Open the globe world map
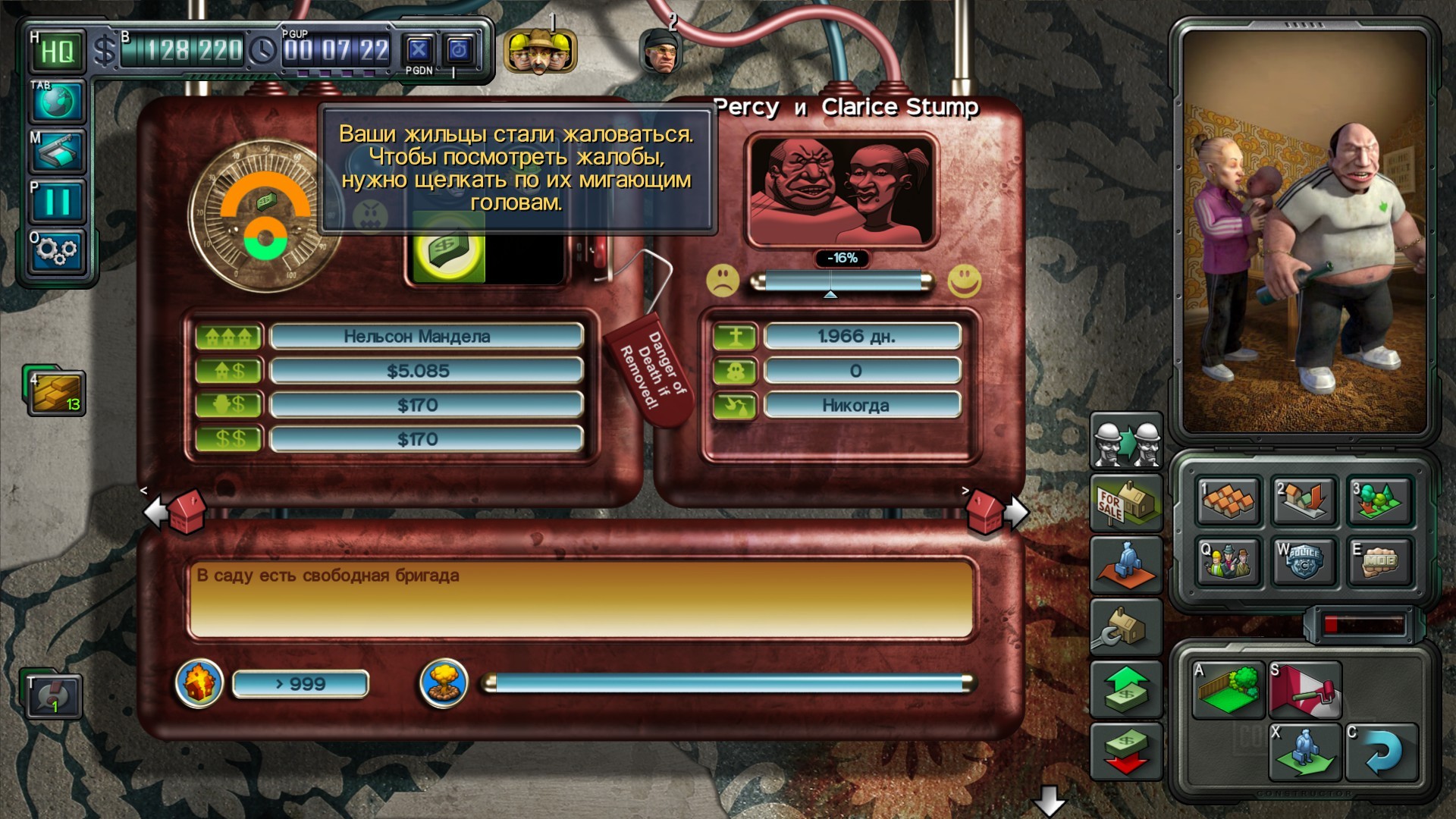This screenshot has width=1456, height=819. coord(57,102)
